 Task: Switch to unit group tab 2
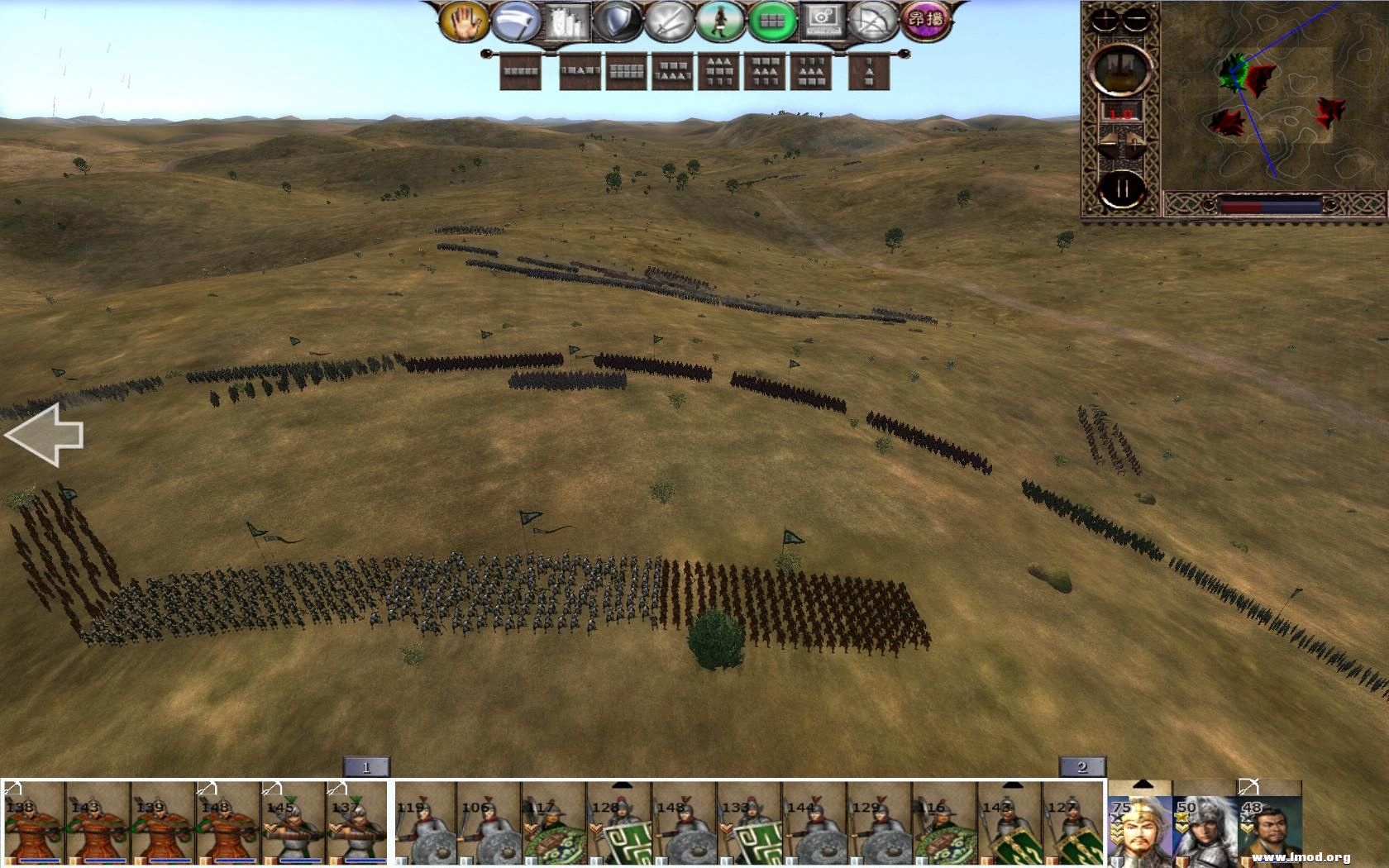(1083, 766)
